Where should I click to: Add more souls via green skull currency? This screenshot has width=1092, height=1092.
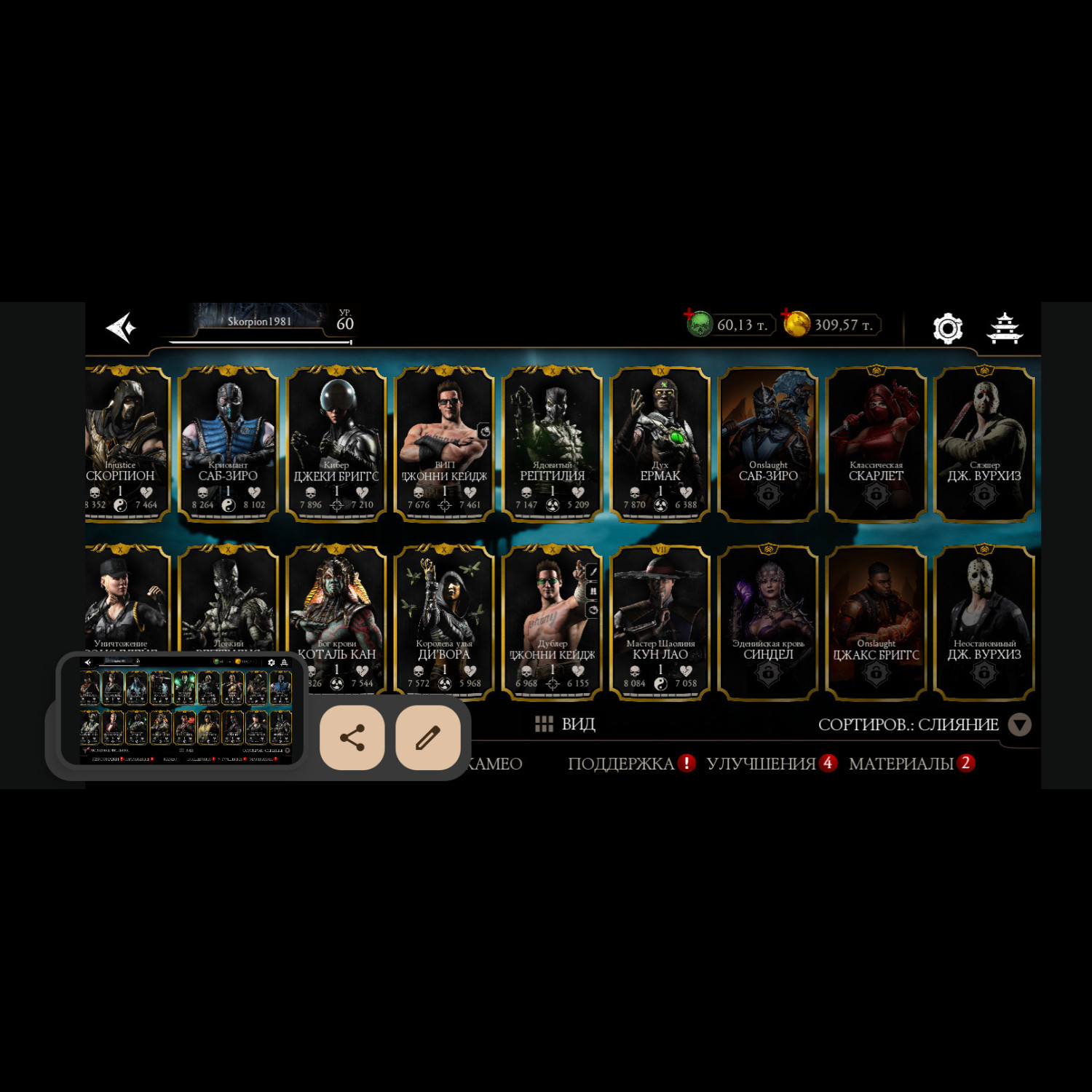[x=699, y=324]
